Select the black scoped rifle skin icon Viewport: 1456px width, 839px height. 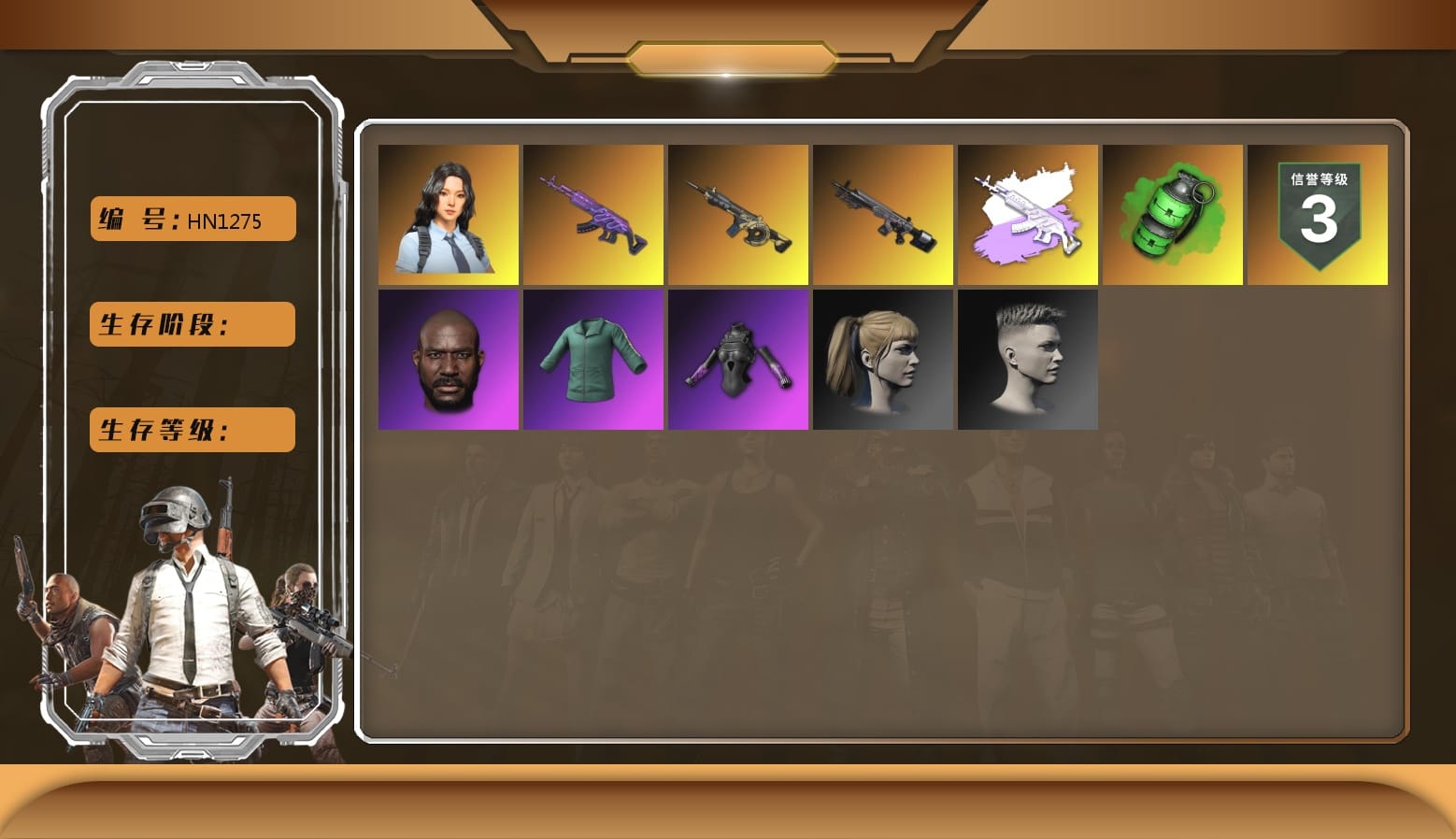click(883, 213)
